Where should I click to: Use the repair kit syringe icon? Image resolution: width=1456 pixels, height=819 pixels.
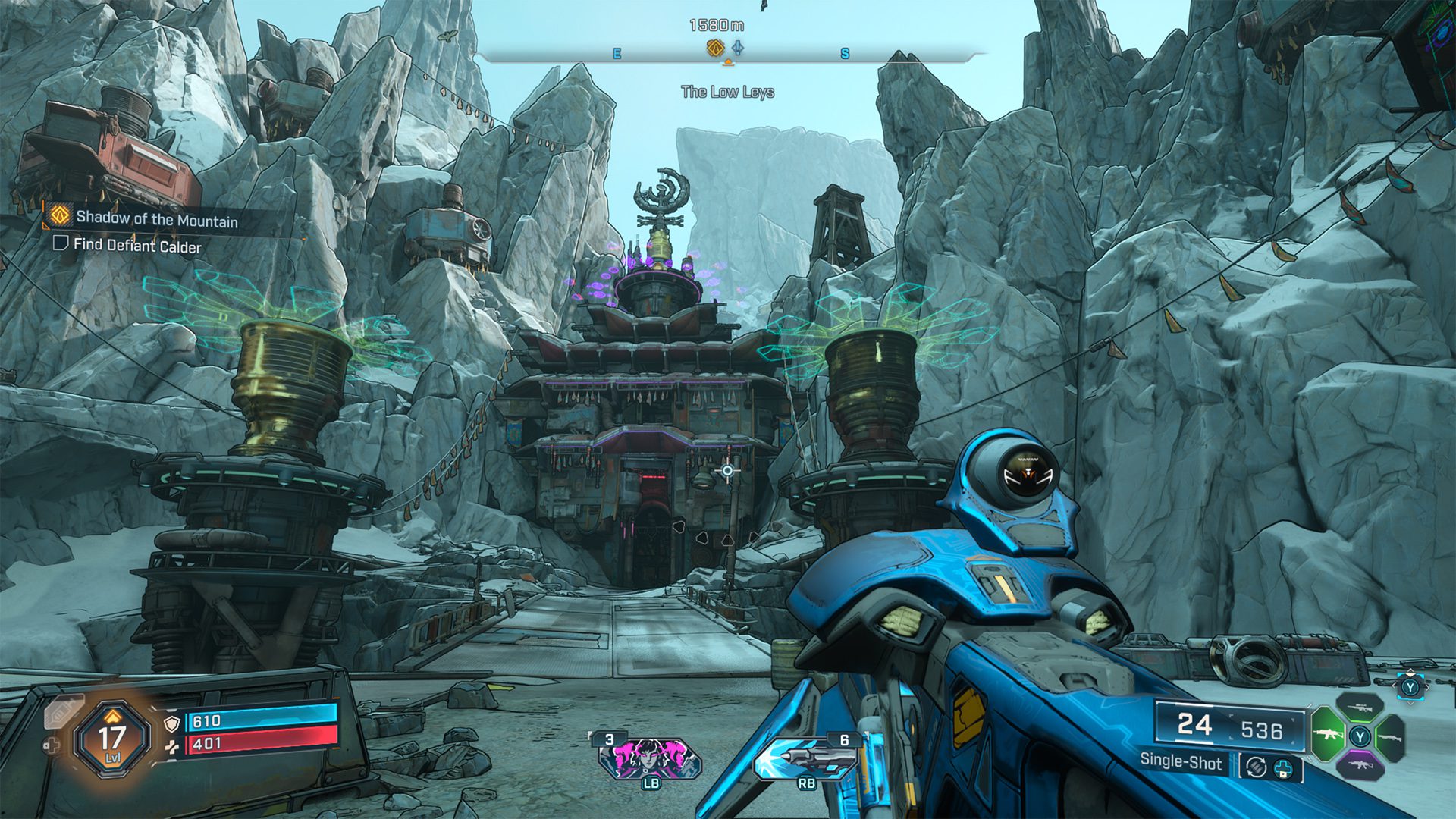pyautogui.click(x=64, y=712)
